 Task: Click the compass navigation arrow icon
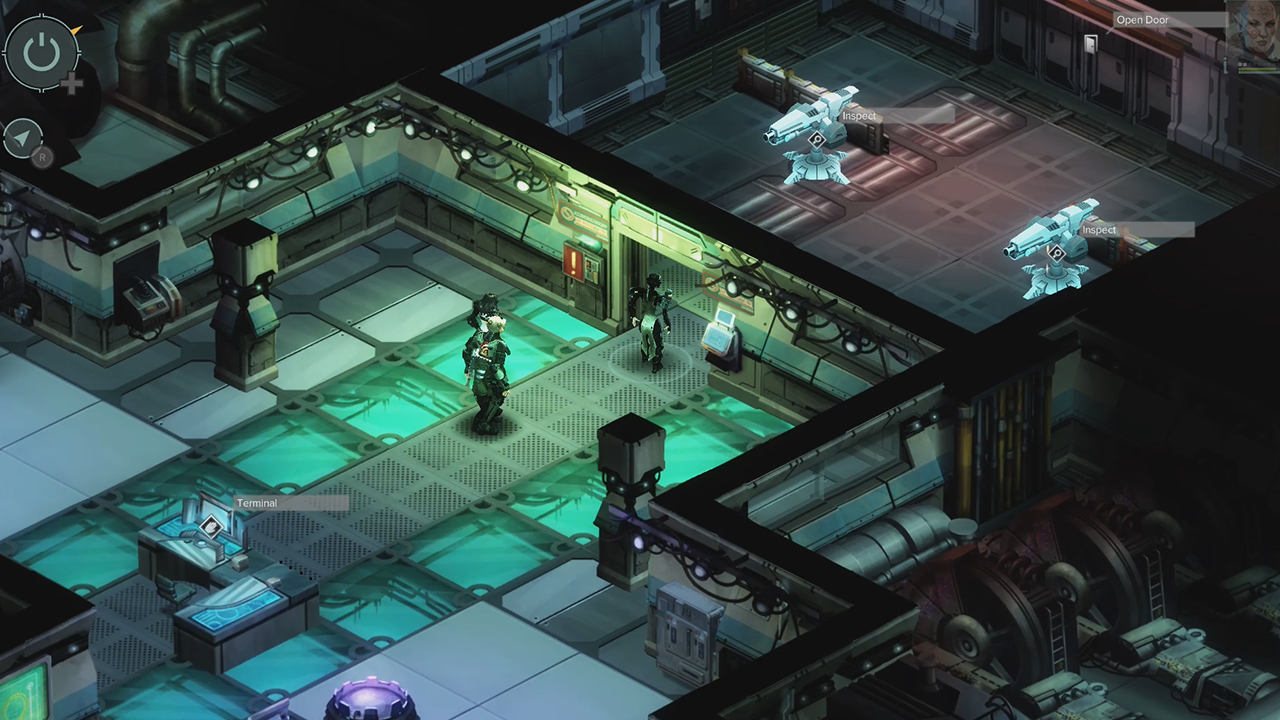pyautogui.click(x=24, y=138)
